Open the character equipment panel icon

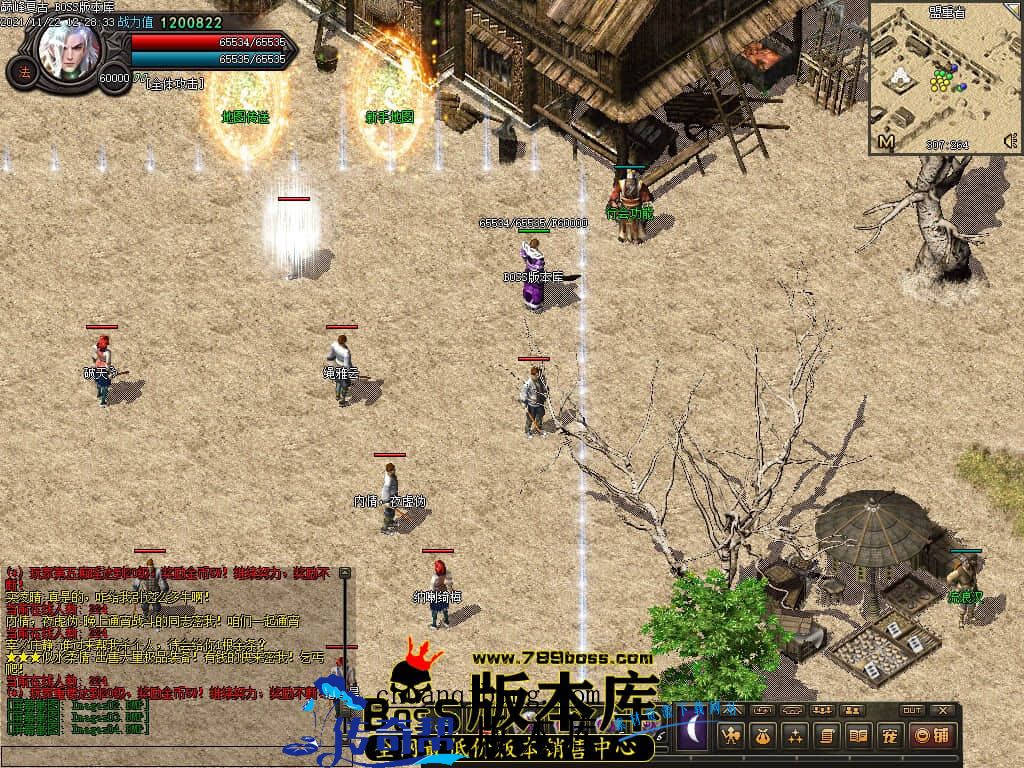click(731, 737)
